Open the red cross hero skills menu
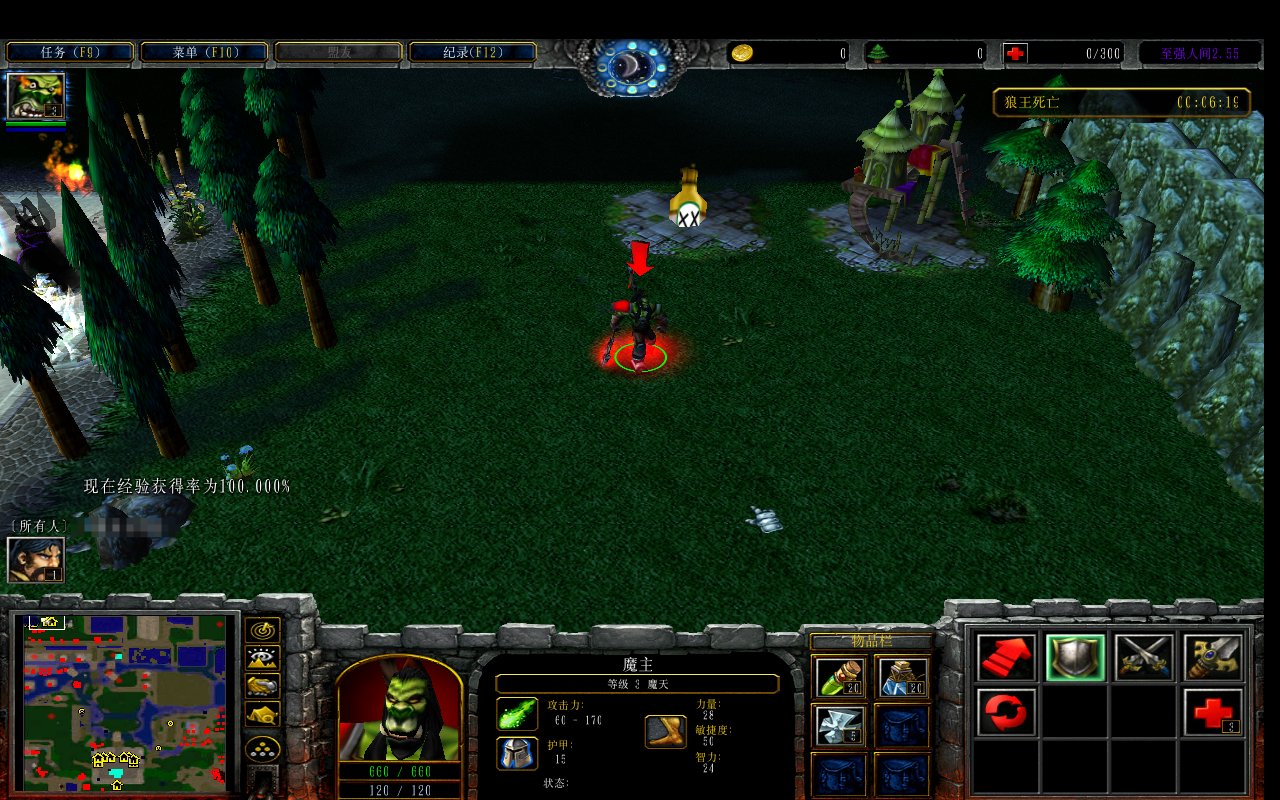This screenshot has width=1280, height=800. 1213,712
